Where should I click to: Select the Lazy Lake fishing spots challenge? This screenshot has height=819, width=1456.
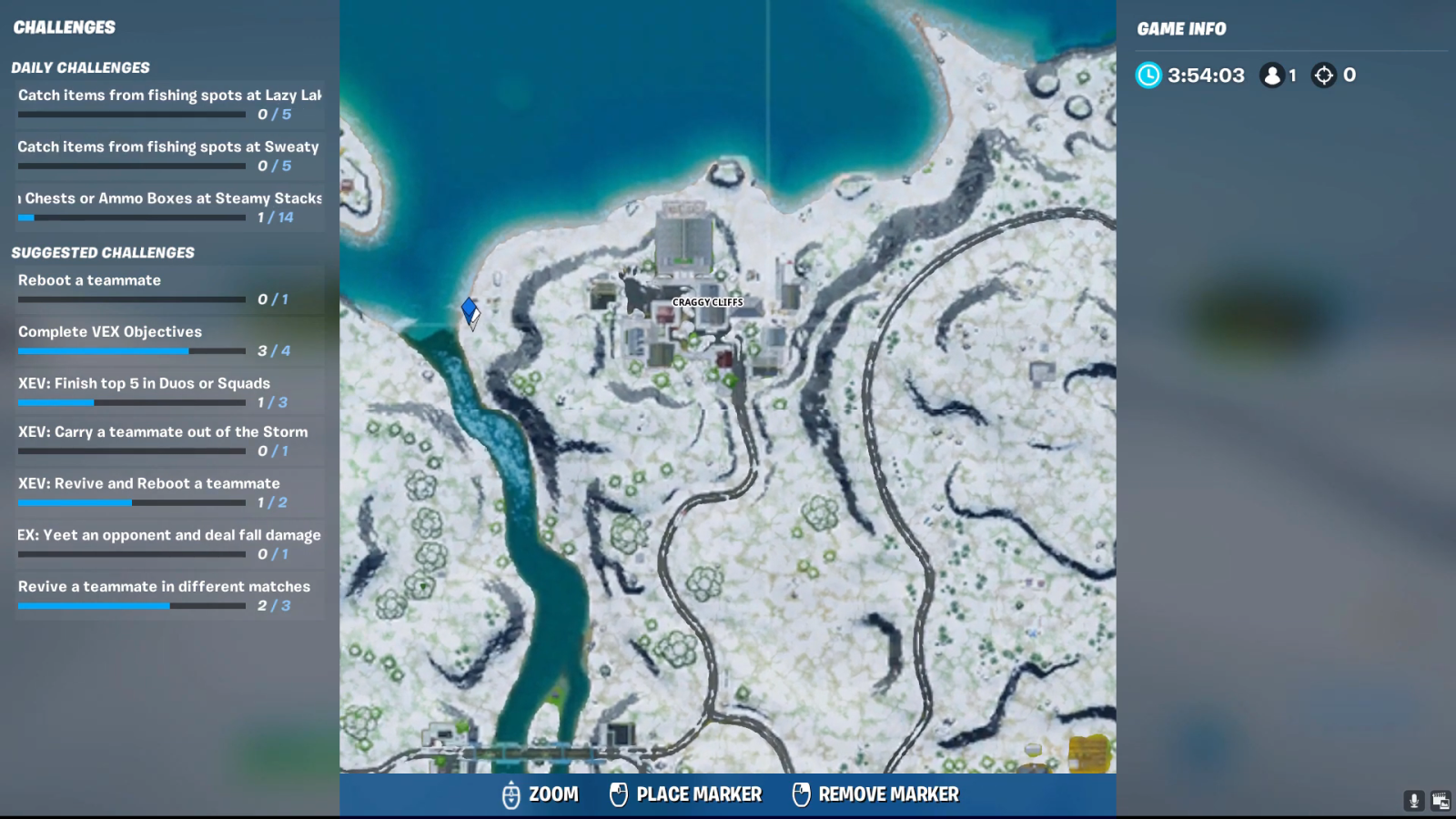pyautogui.click(x=169, y=103)
